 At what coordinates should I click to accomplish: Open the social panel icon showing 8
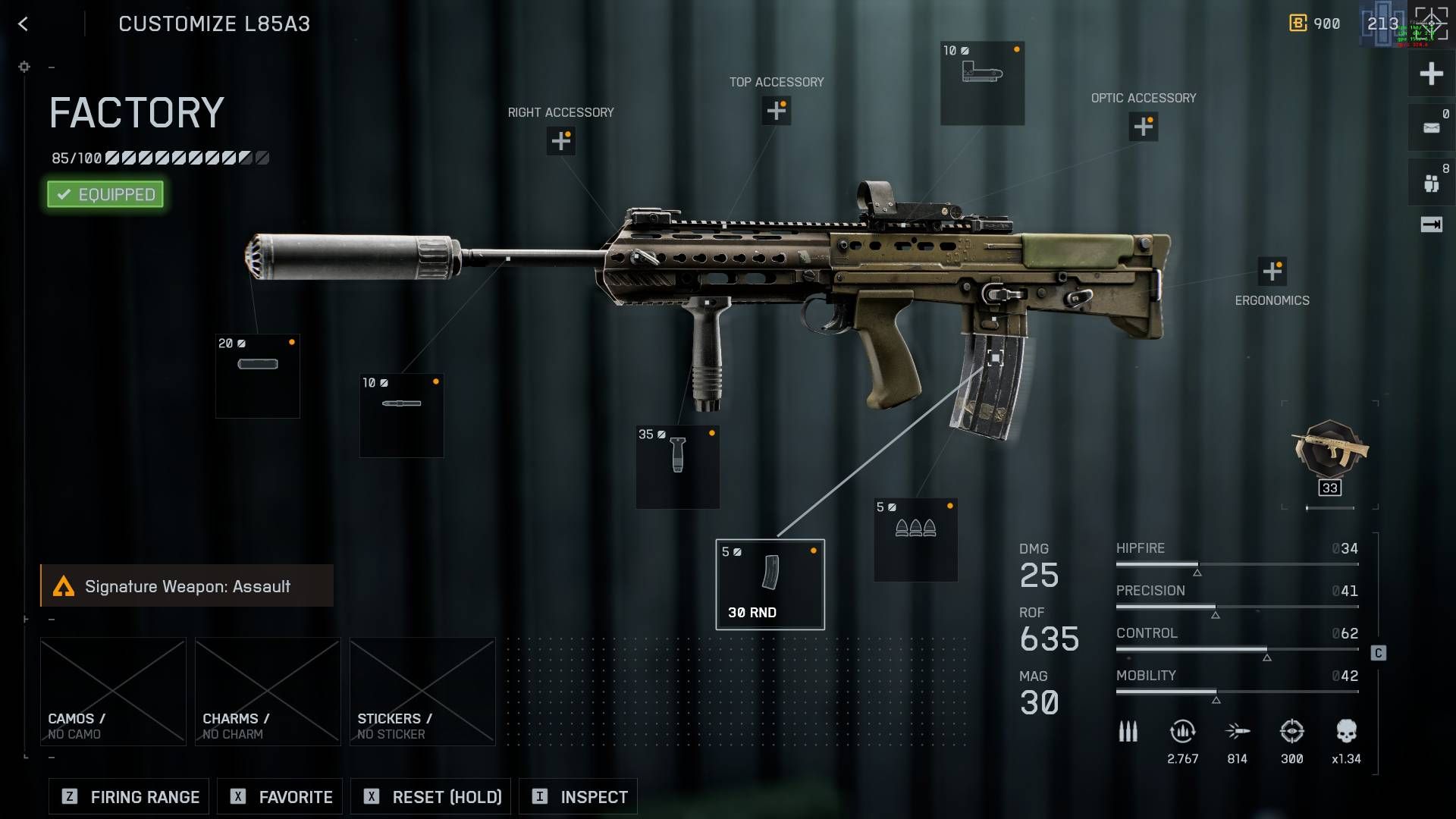[x=1429, y=182]
